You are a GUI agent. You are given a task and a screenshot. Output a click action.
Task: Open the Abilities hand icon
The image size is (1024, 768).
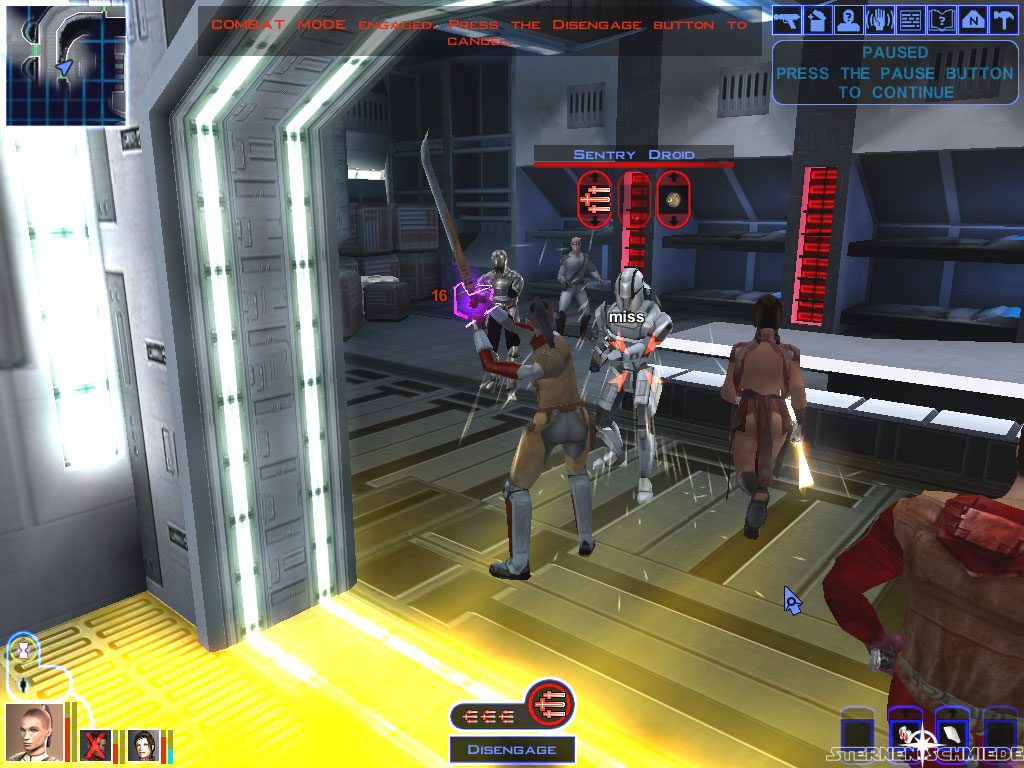tap(880, 19)
